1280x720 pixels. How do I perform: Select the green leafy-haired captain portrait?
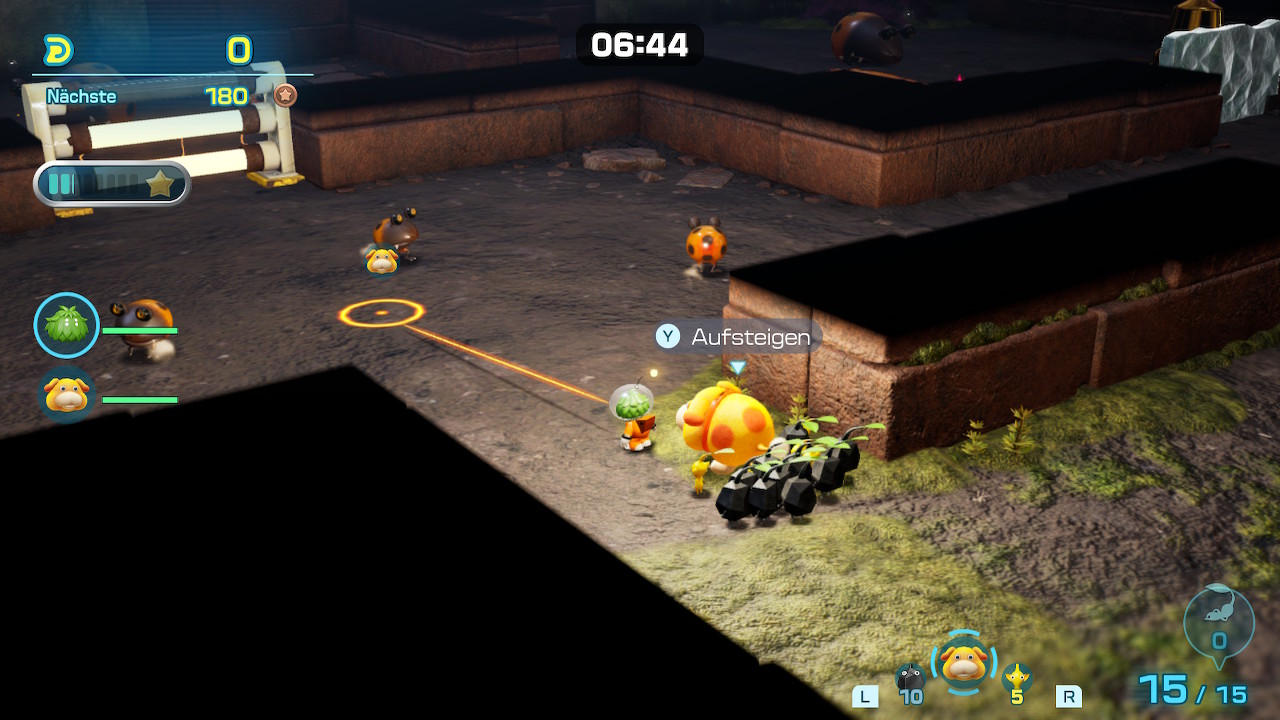pyautogui.click(x=67, y=325)
